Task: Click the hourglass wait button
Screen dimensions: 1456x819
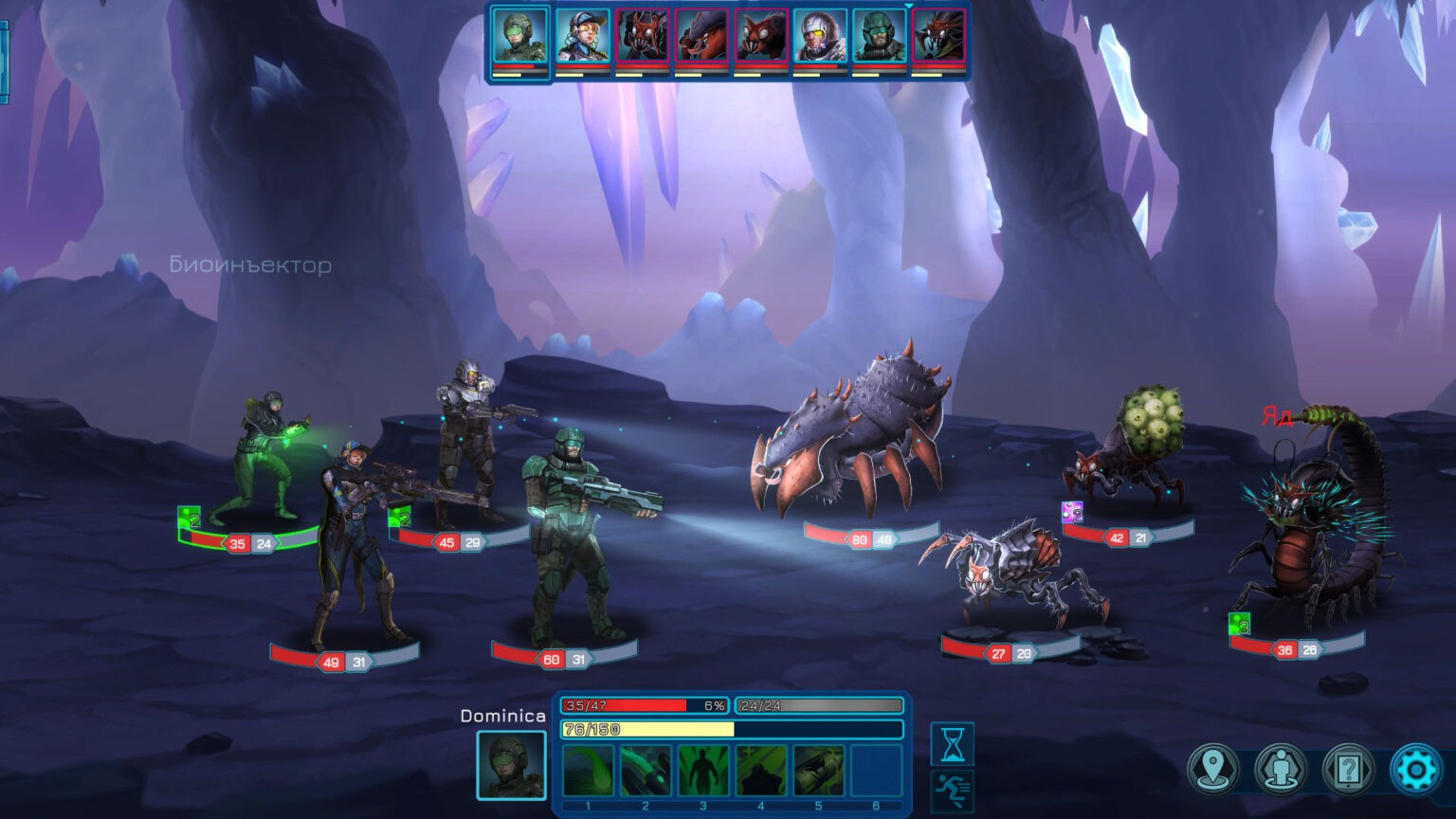Action: pyautogui.click(x=953, y=744)
